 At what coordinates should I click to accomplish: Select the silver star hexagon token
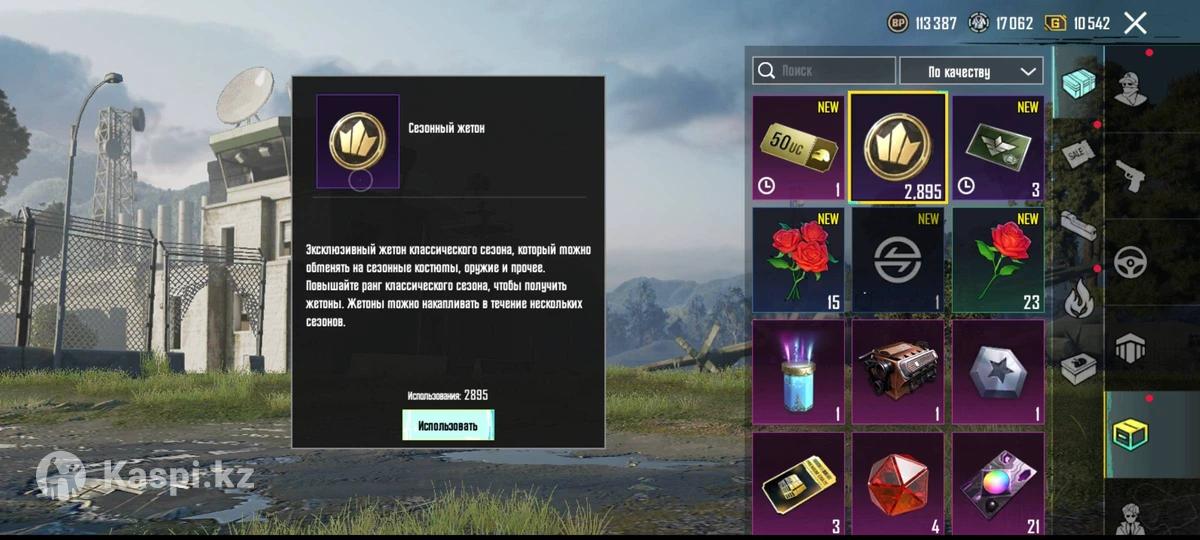tap(997, 372)
